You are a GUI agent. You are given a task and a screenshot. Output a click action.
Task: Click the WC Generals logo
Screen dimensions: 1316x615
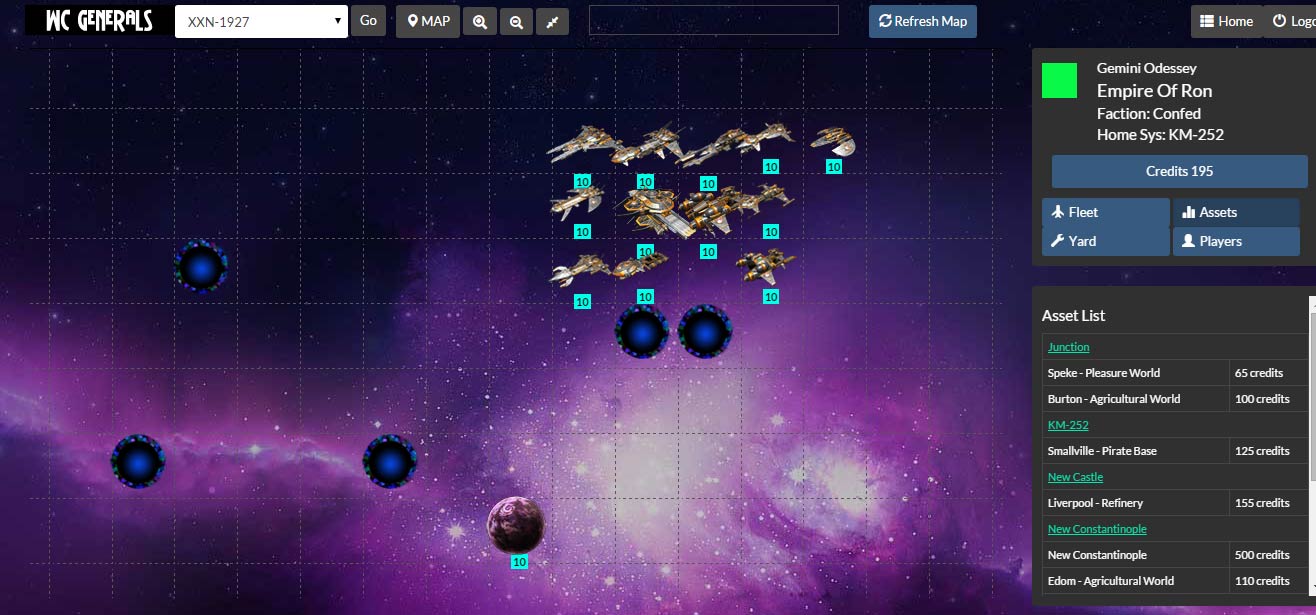[x=99, y=20]
